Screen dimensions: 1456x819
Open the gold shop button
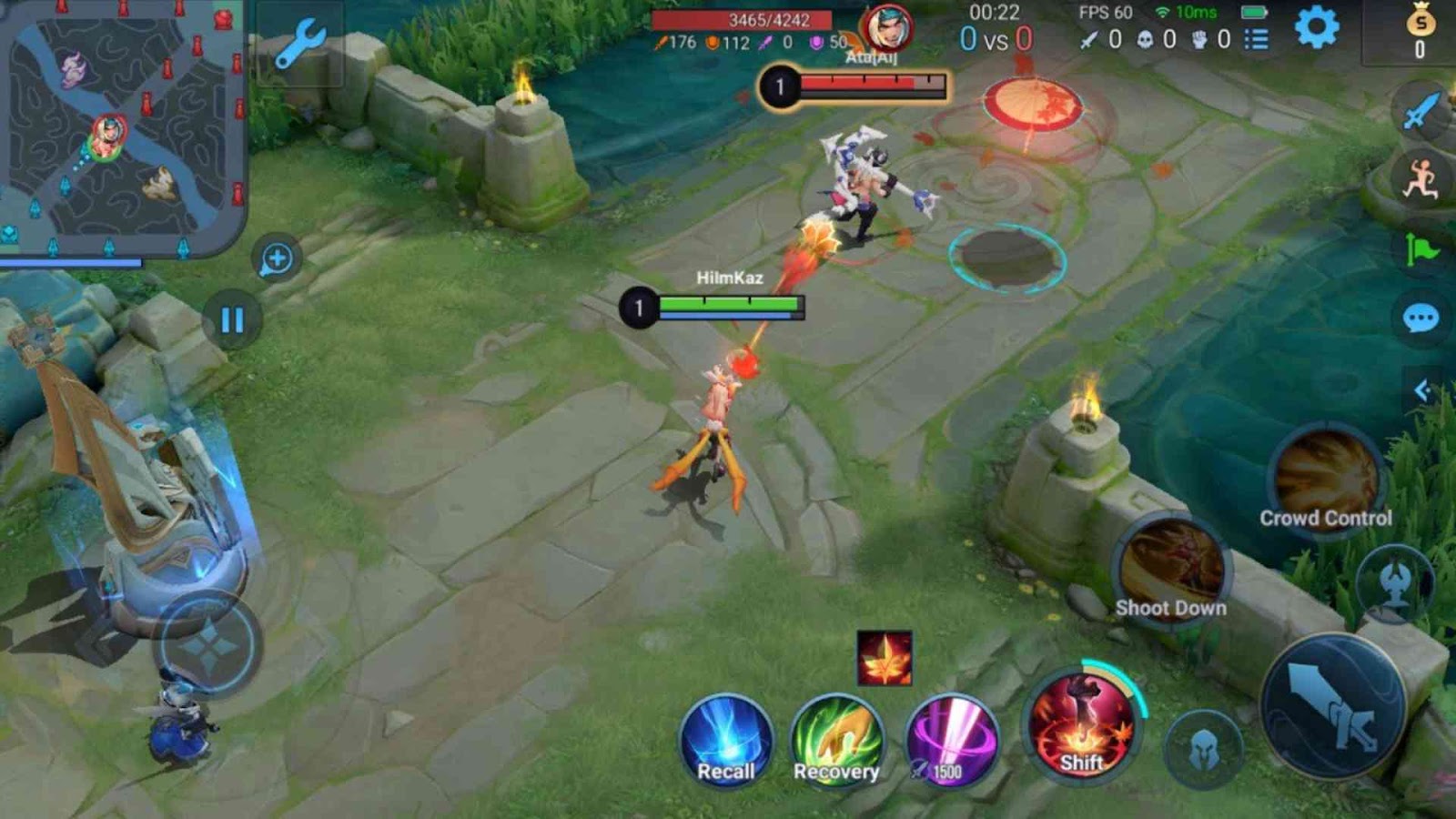[x=1419, y=32]
